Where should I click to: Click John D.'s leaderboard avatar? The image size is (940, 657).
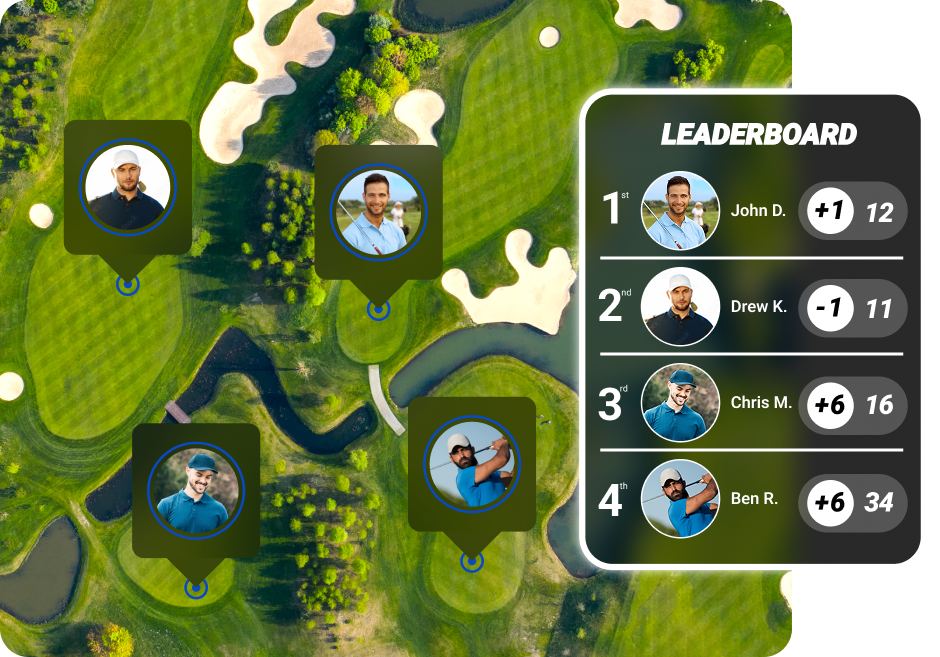click(x=680, y=211)
